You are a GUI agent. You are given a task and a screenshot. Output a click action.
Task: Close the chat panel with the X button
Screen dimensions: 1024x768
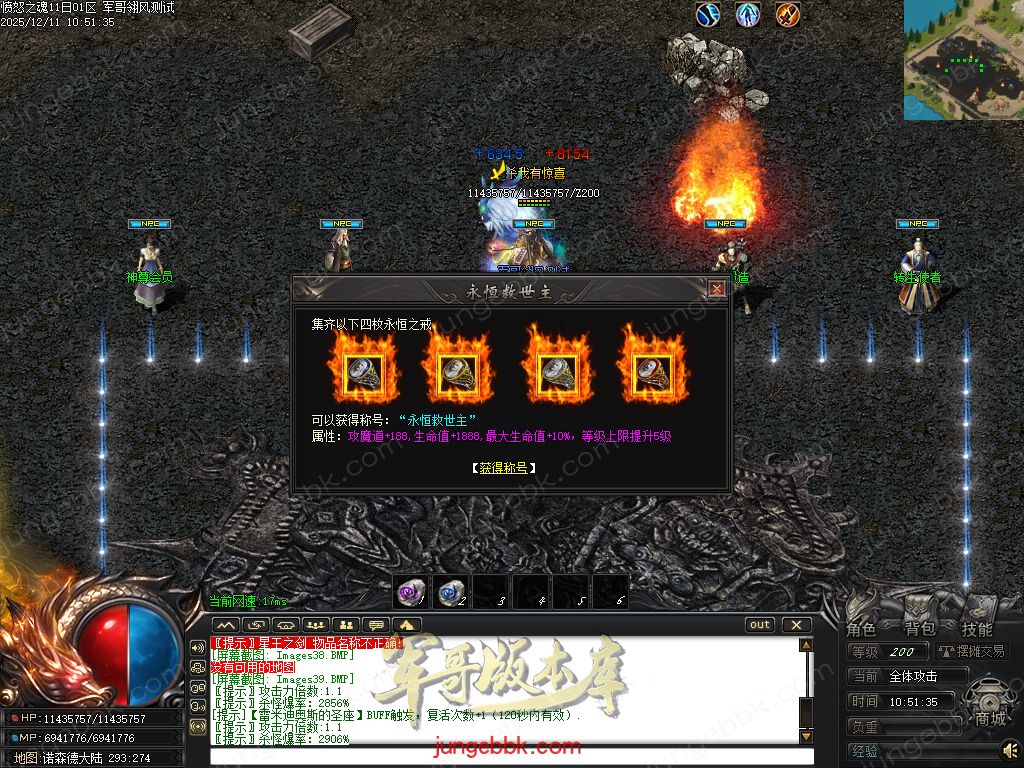[796, 625]
